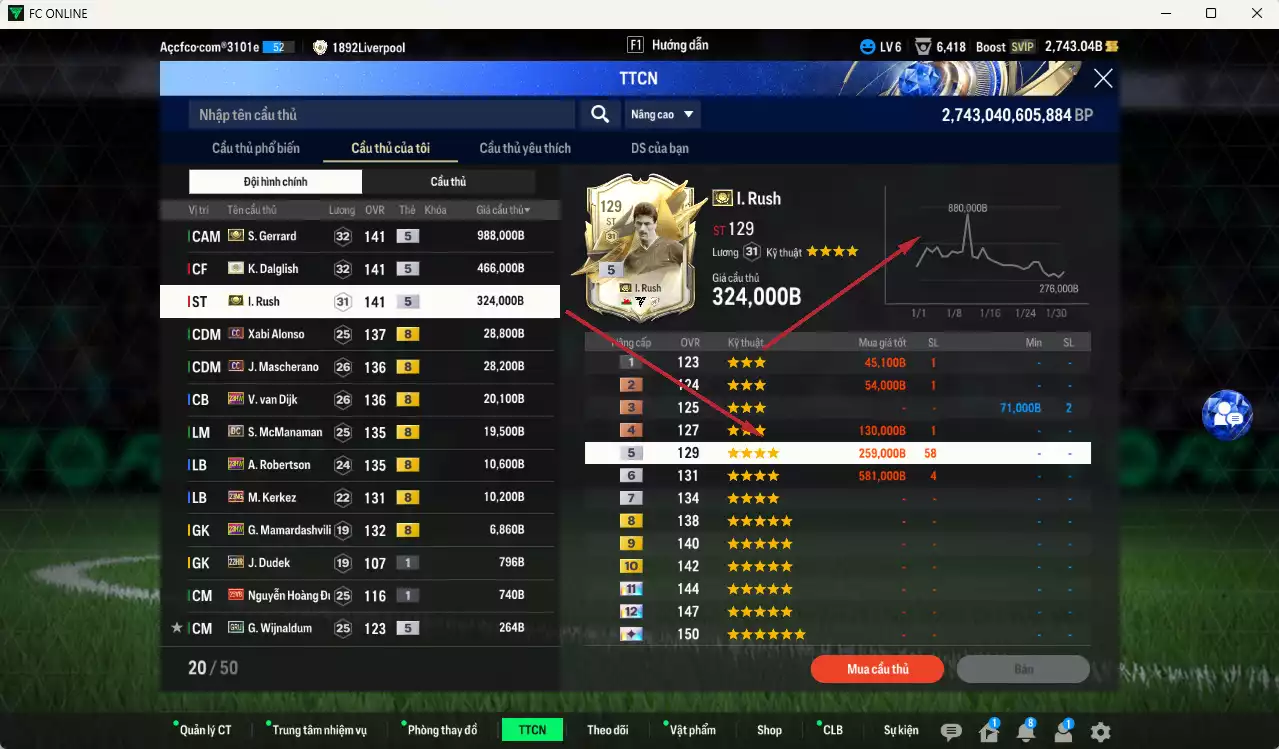This screenshot has height=749, width=1279.
Task: Open the Nâng cao dropdown
Action: point(662,115)
